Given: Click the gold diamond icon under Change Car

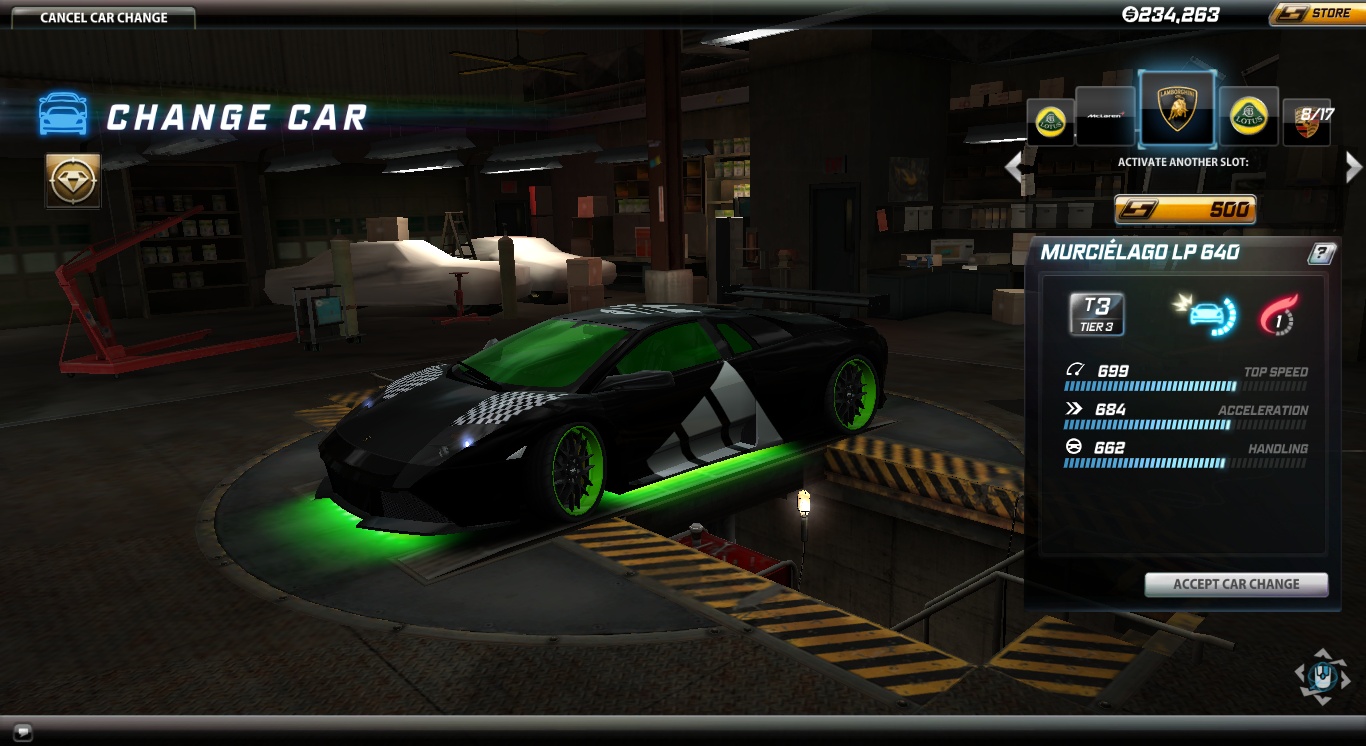Looking at the screenshot, I should click(x=73, y=180).
